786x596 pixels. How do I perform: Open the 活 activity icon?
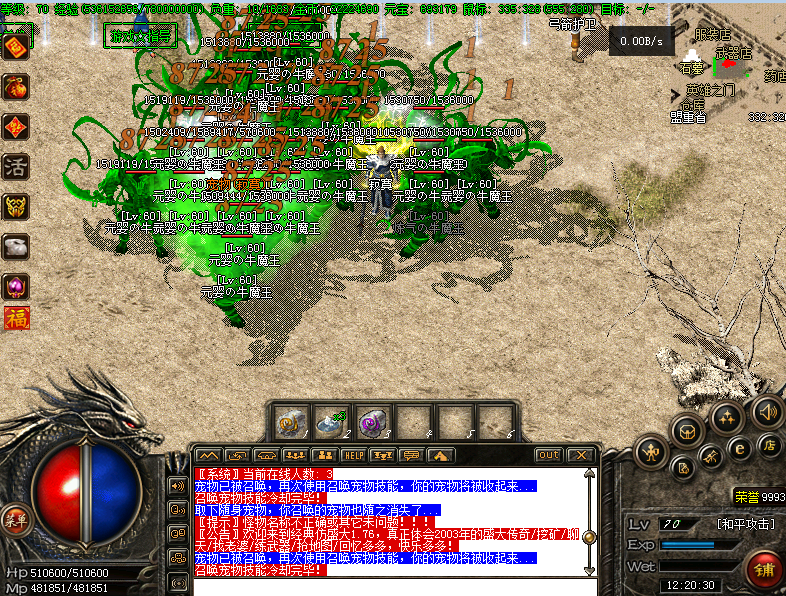tap(16, 167)
